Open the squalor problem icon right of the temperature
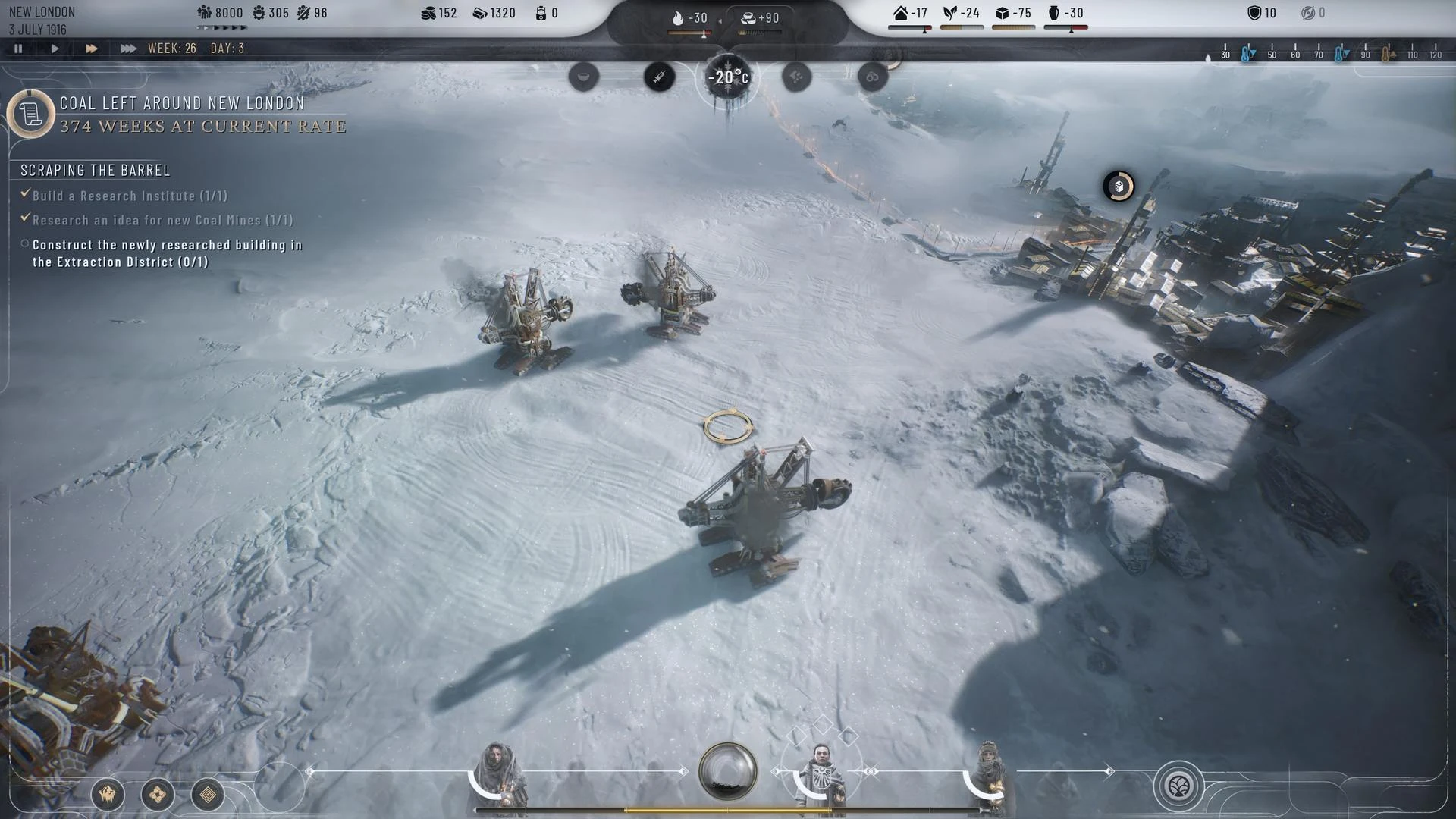1456x819 pixels. [796, 77]
